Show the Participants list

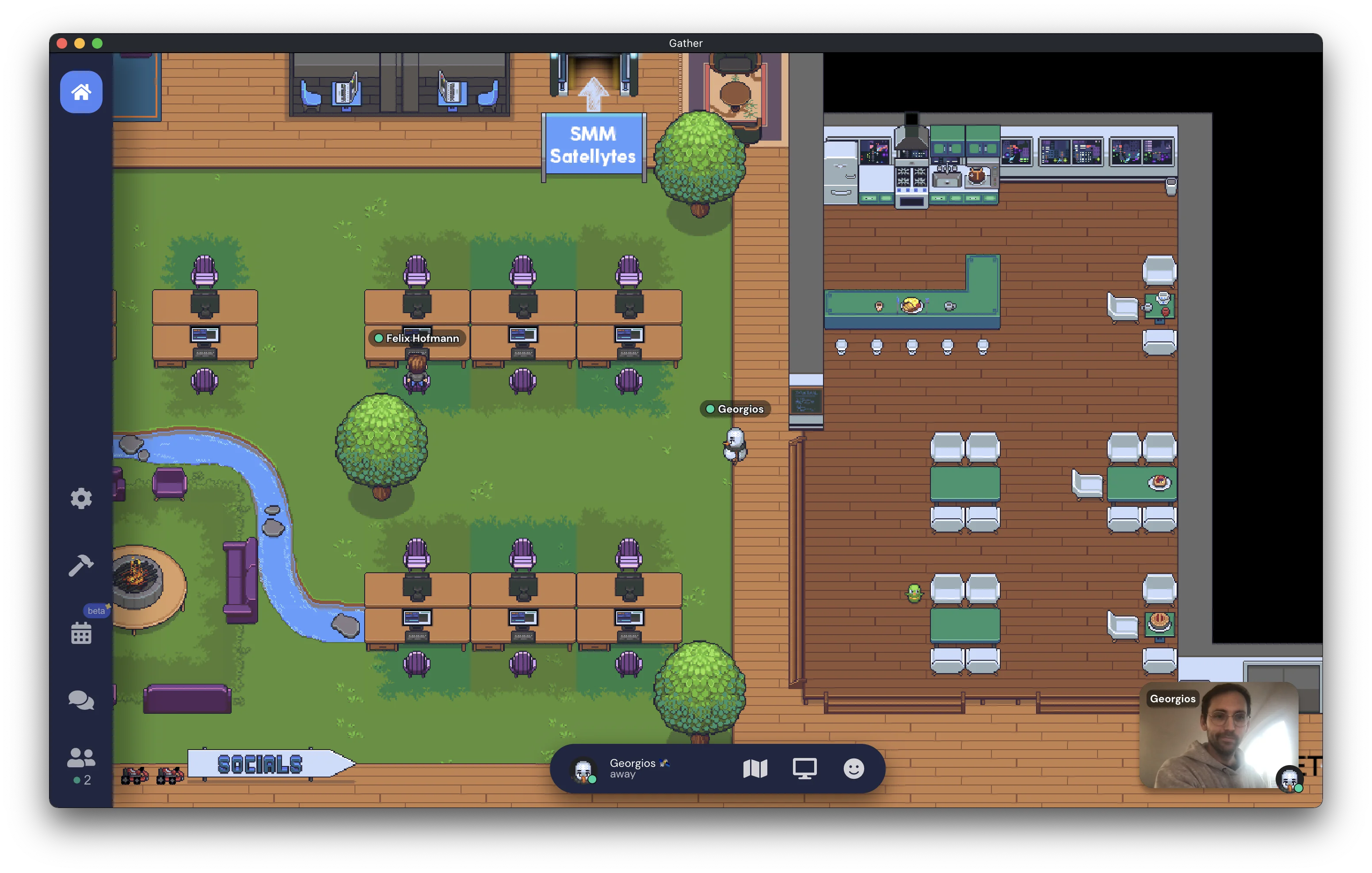coord(81,764)
